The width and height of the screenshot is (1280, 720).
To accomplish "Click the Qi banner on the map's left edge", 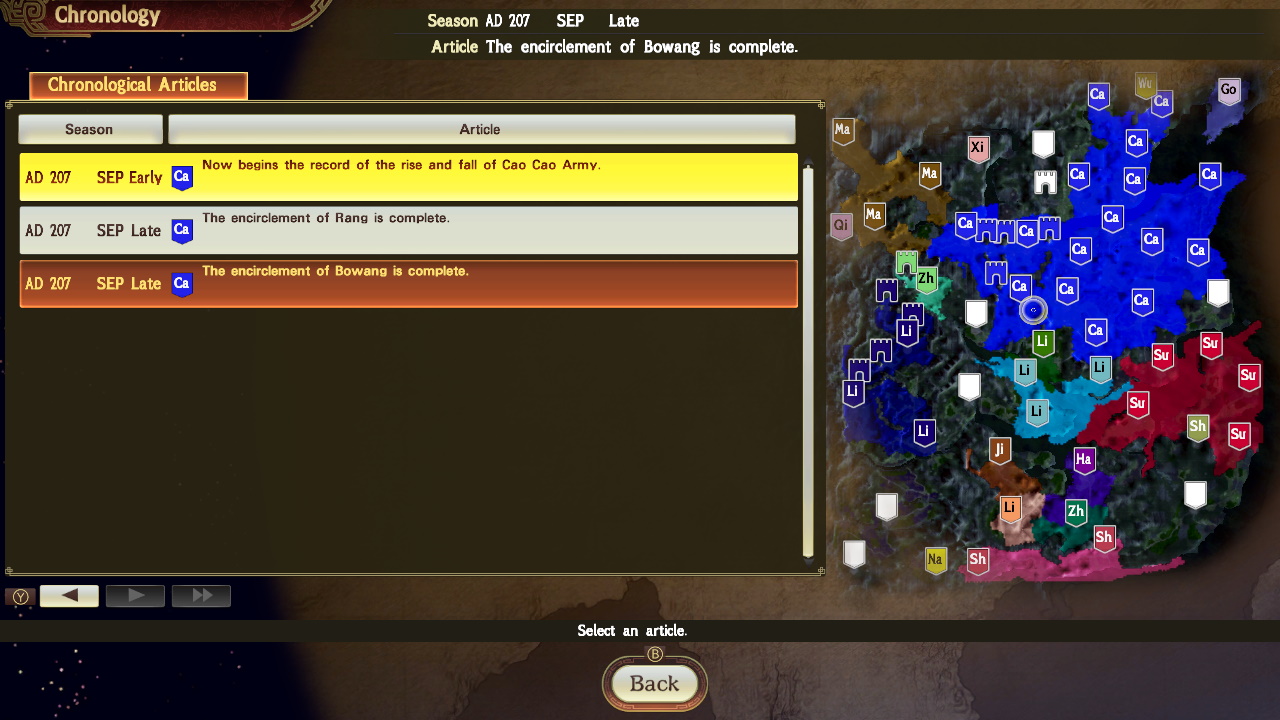I will pos(841,226).
